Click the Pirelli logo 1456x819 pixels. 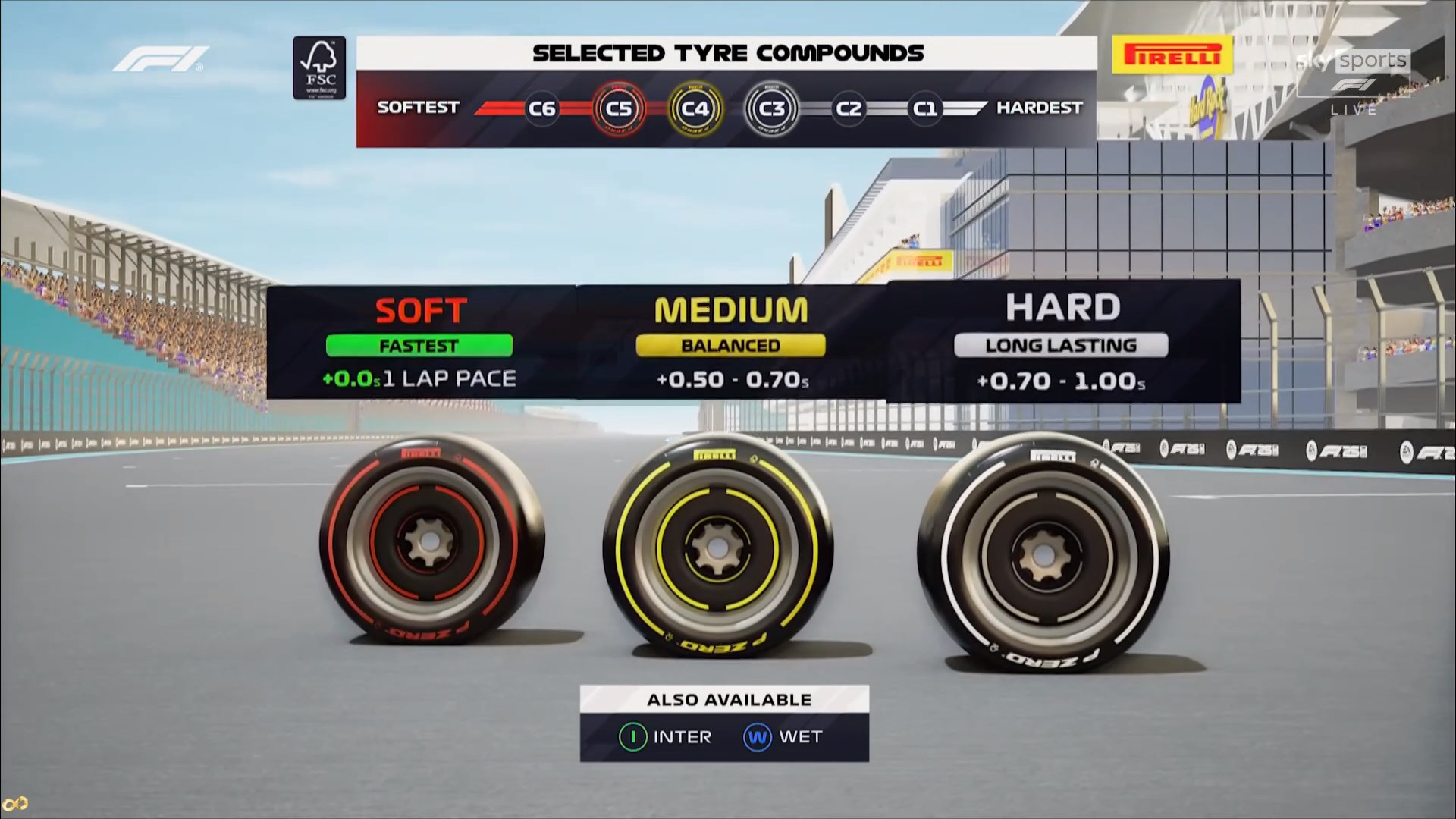point(1172,55)
